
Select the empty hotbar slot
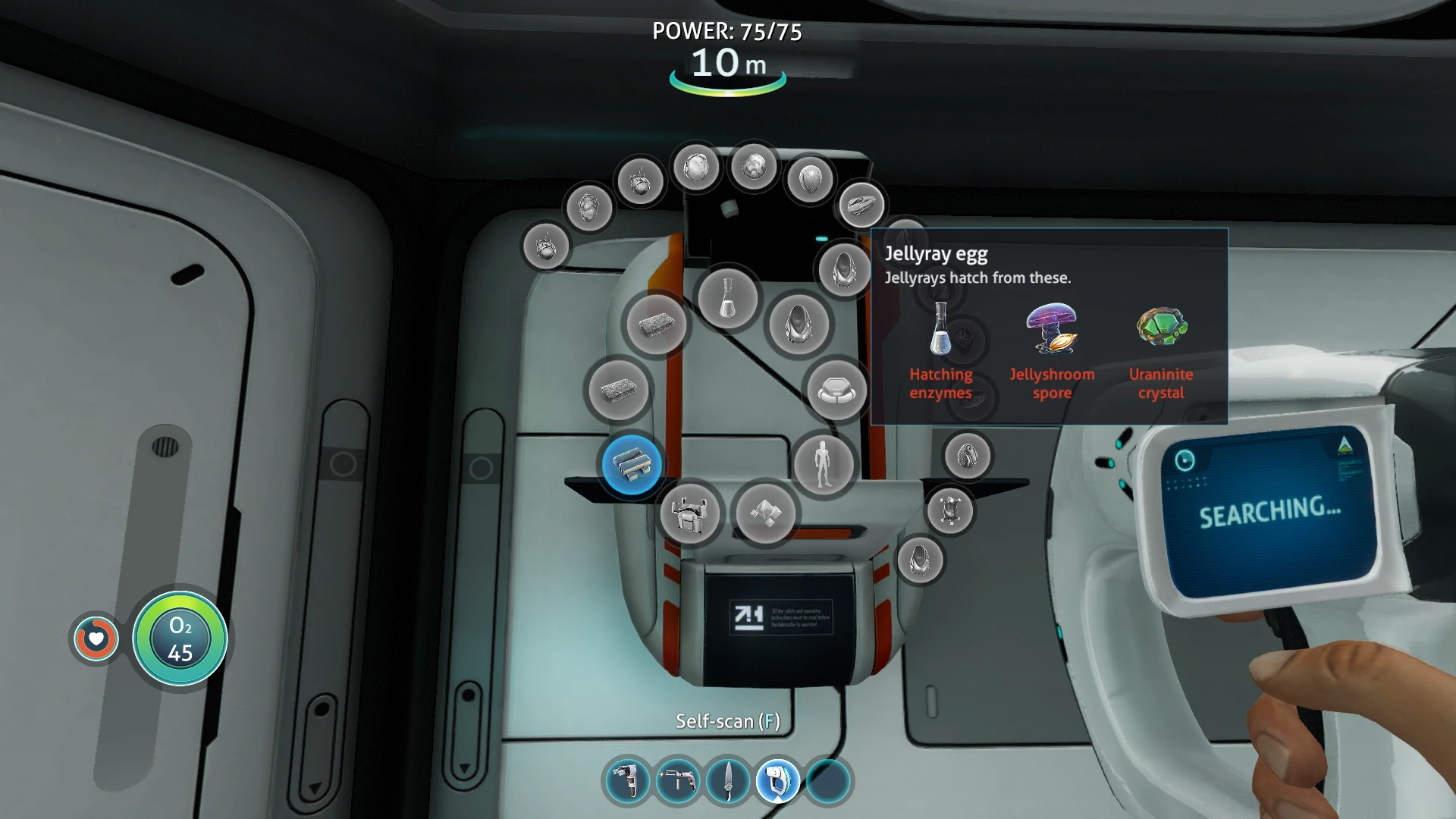point(828,781)
